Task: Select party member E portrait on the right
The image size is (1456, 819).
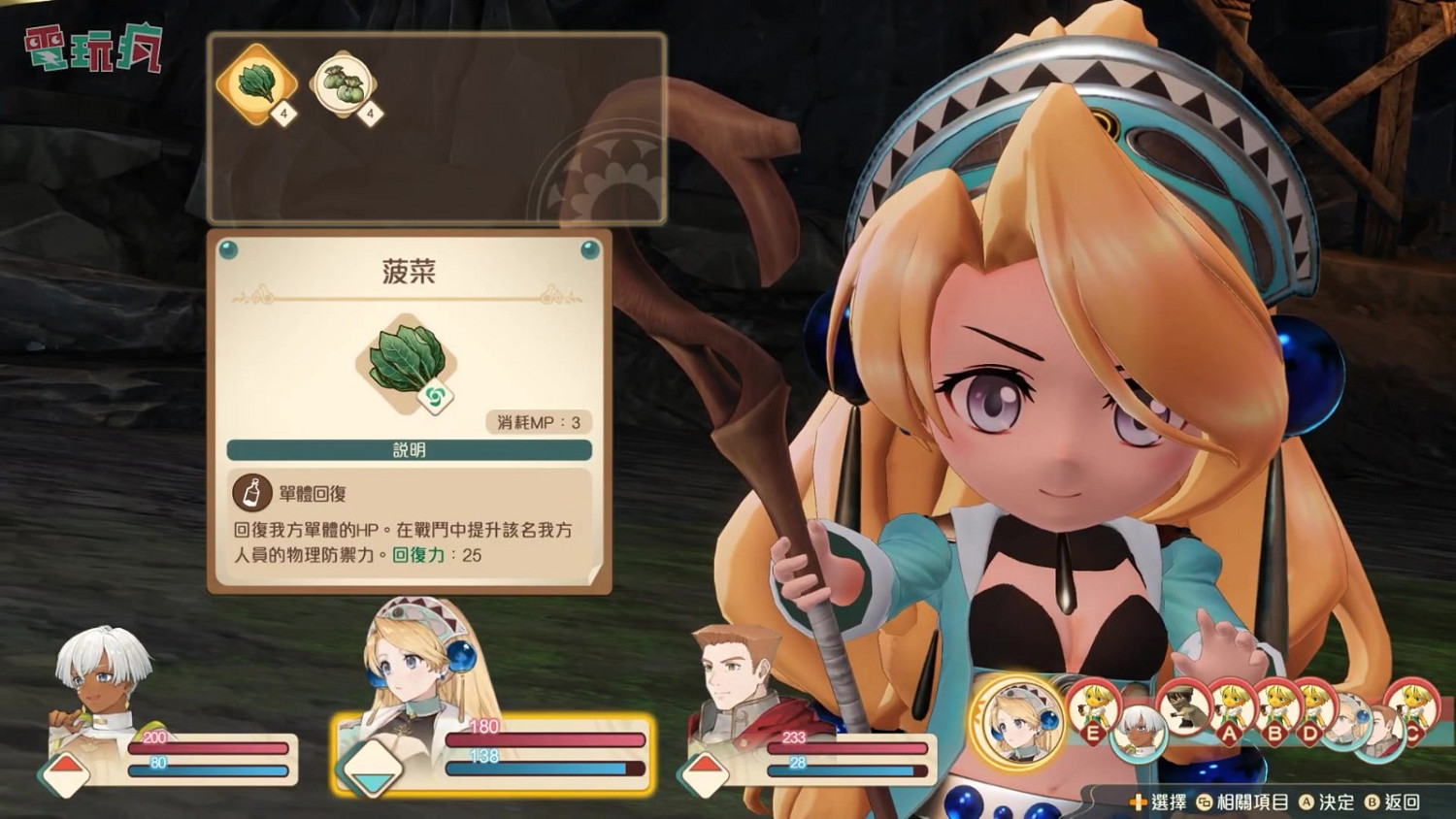Action: coord(1093,706)
